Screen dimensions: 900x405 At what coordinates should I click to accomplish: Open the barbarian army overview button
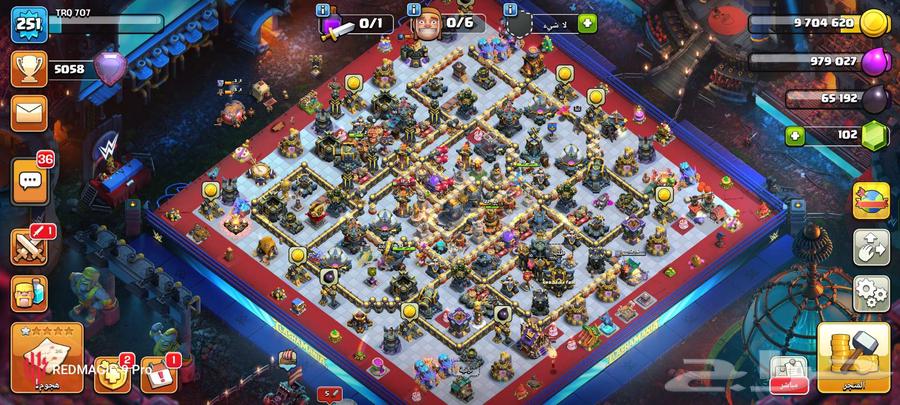coord(29,295)
